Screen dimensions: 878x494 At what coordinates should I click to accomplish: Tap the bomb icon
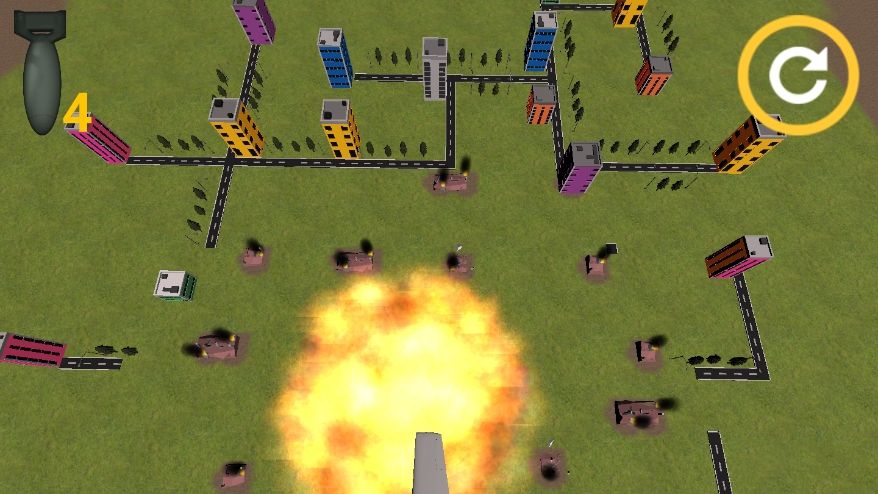coord(41,72)
